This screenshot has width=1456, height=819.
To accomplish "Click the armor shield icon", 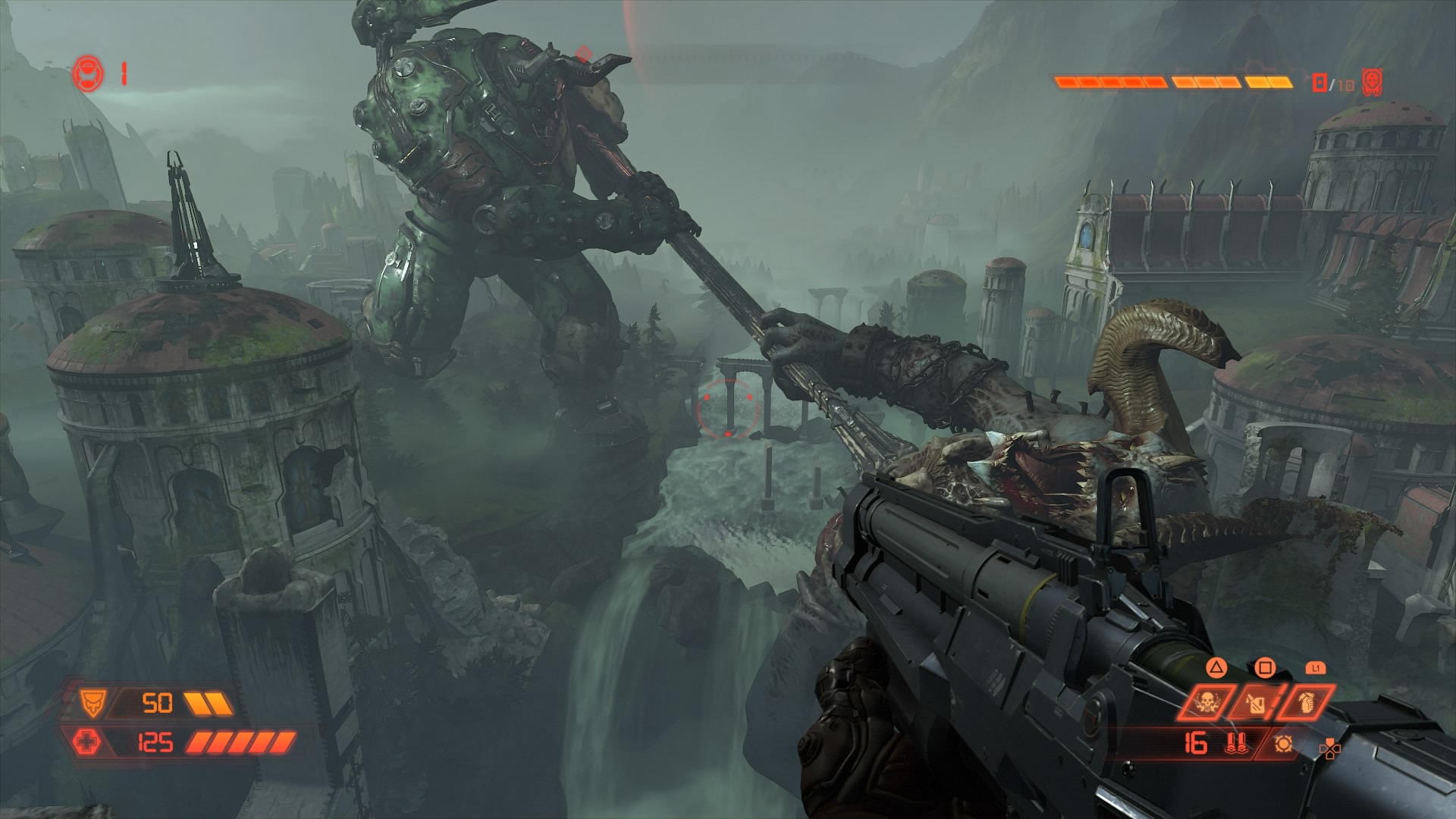I will tap(94, 704).
